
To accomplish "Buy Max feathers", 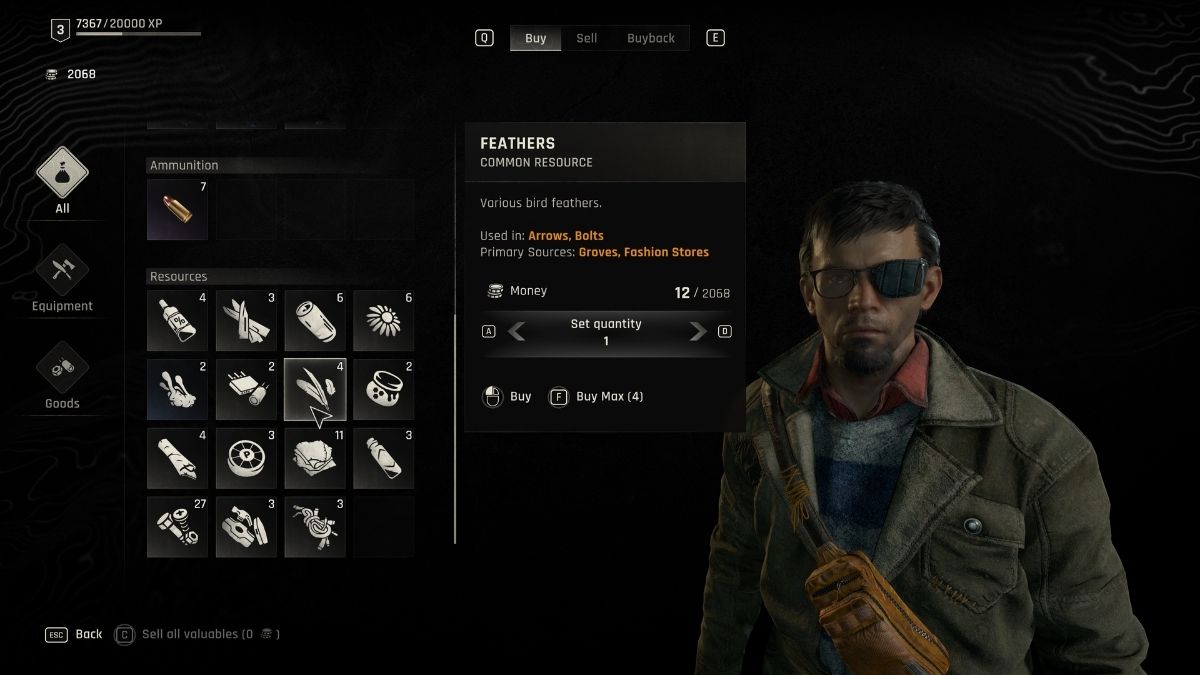I will pyautogui.click(x=598, y=397).
